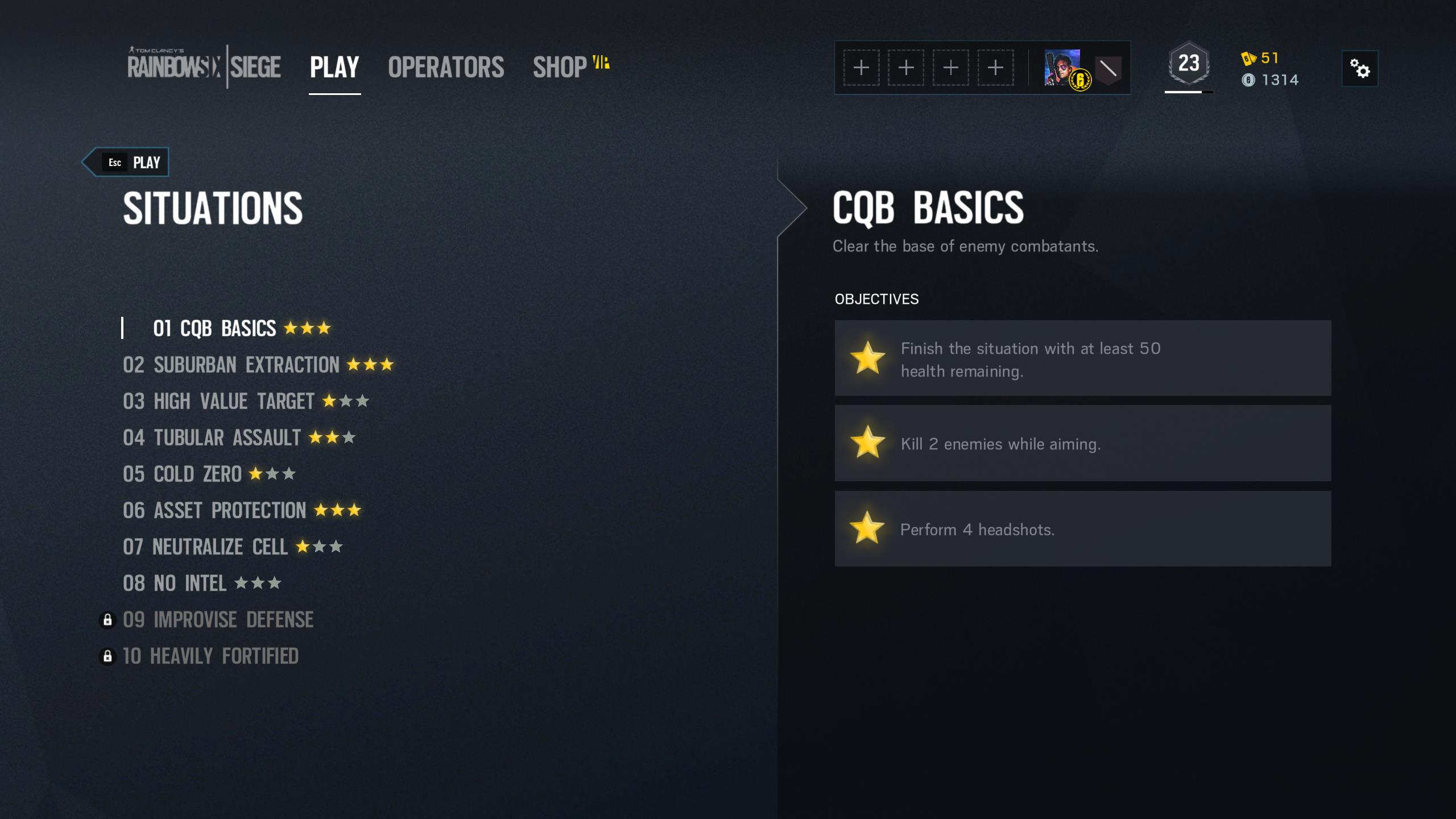Open the SHOP tab
Screen dimensions: 1456x819
[x=559, y=67]
